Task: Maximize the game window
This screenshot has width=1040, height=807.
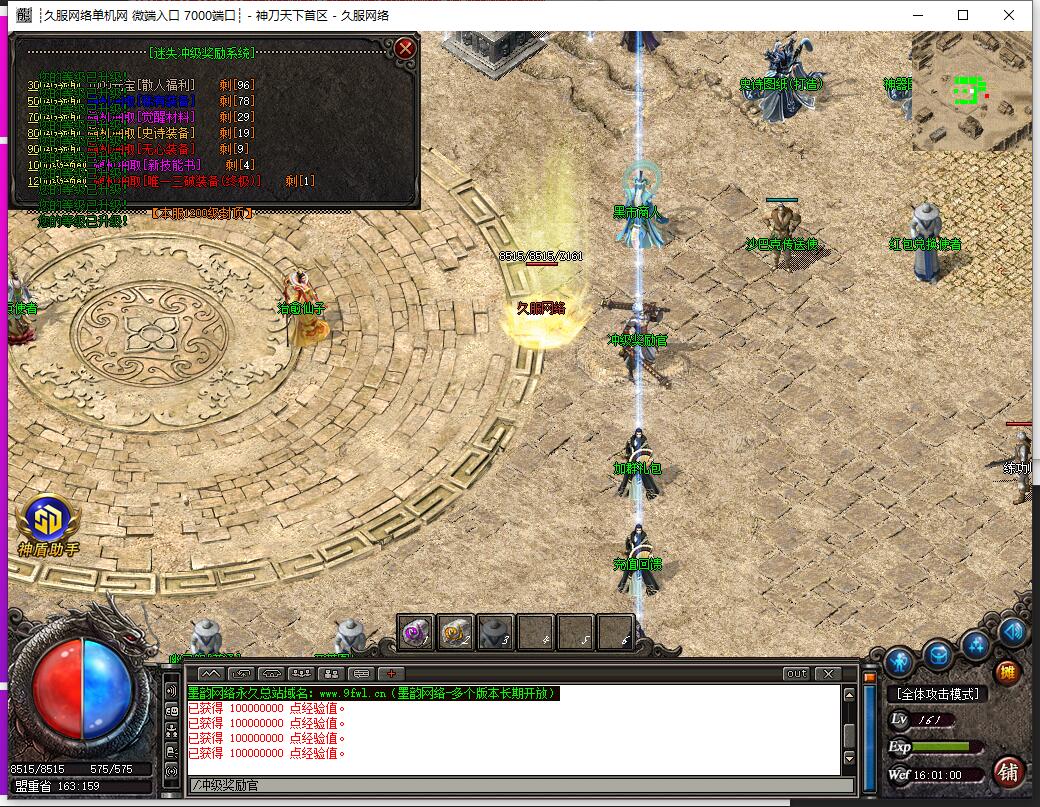Action: point(963,15)
